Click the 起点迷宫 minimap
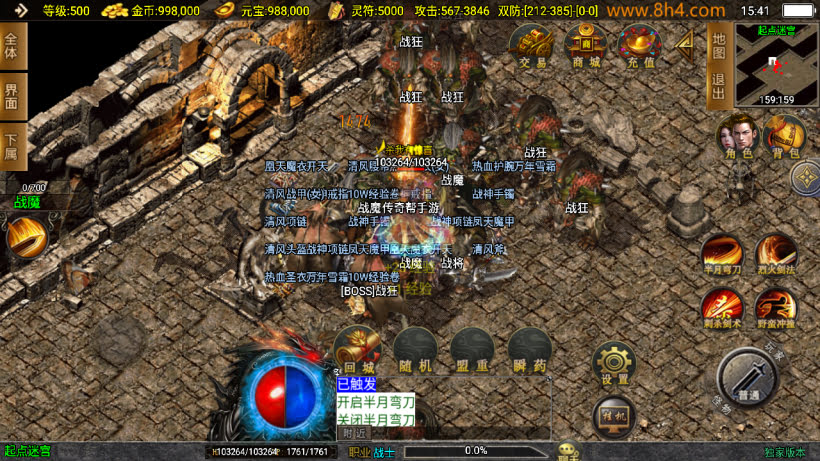The width and height of the screenshot is (820, 461). [777, 64]
